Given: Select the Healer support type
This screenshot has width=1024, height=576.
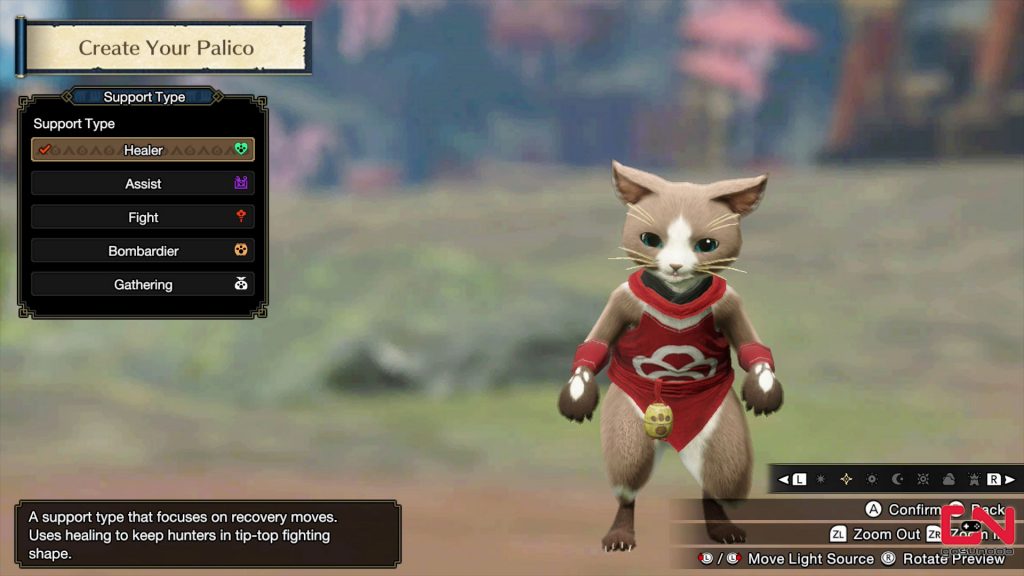Looking at the screenshot, I should click(143, 150).
